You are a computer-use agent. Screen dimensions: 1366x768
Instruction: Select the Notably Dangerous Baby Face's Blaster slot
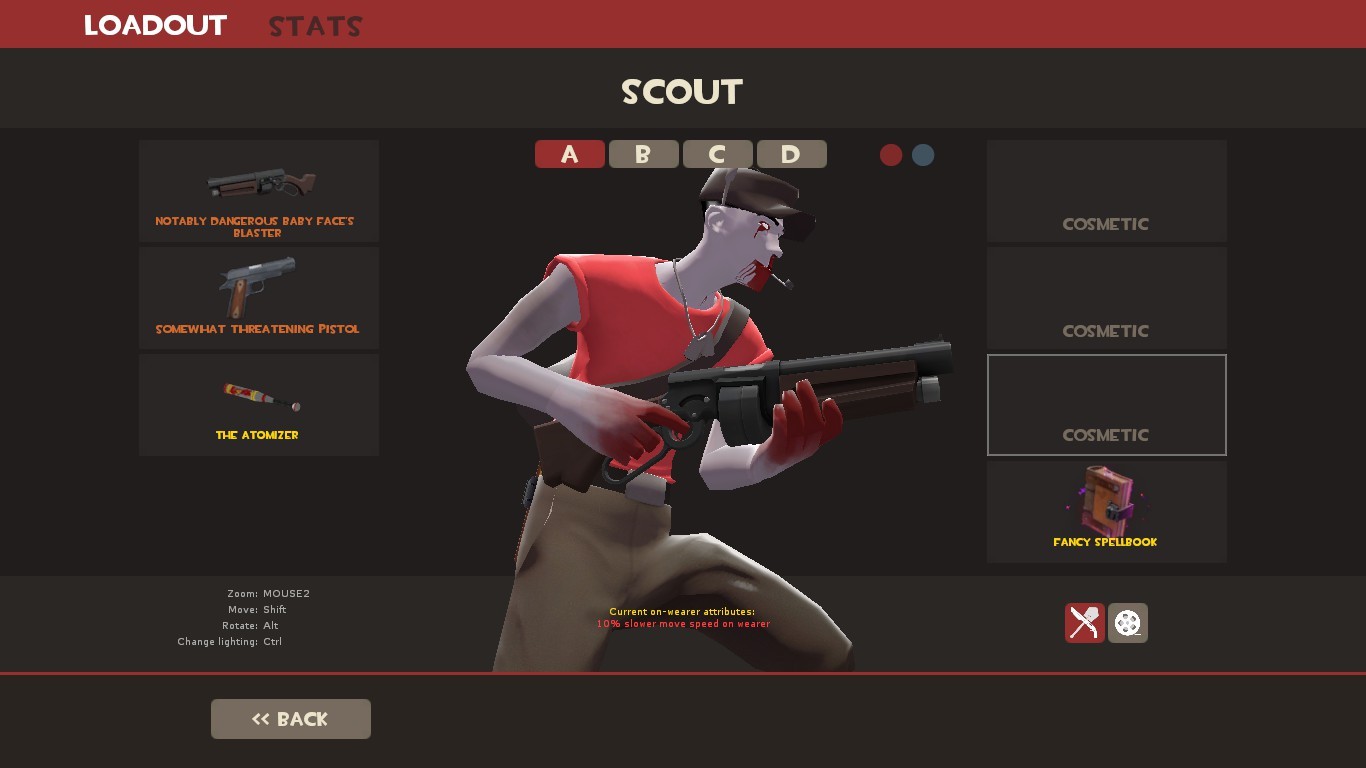(x=258, y=190)
